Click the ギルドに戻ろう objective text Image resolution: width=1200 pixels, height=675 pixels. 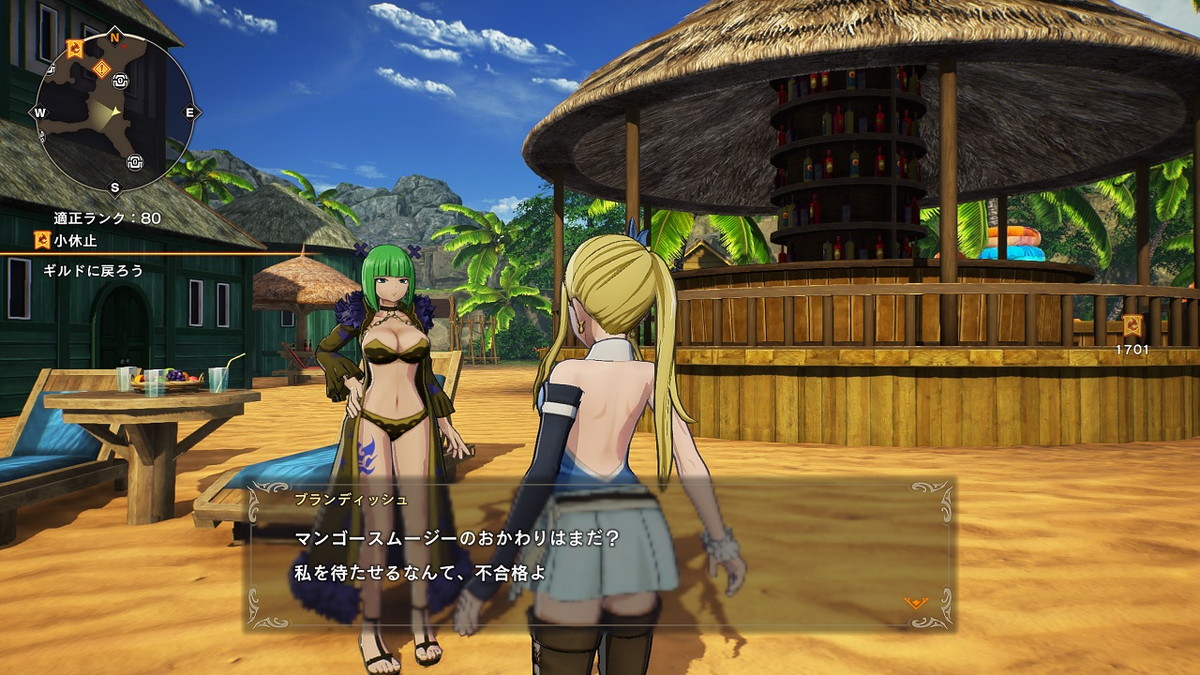pyautogui.click(x=93, y=270)
